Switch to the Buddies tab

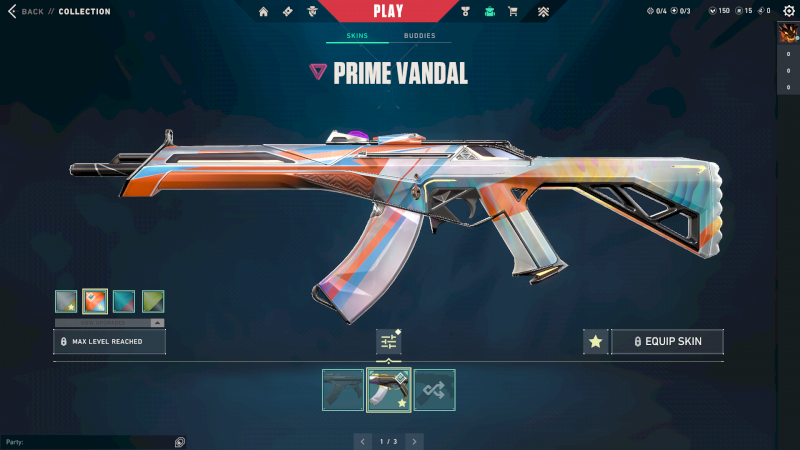coord(419,36)
